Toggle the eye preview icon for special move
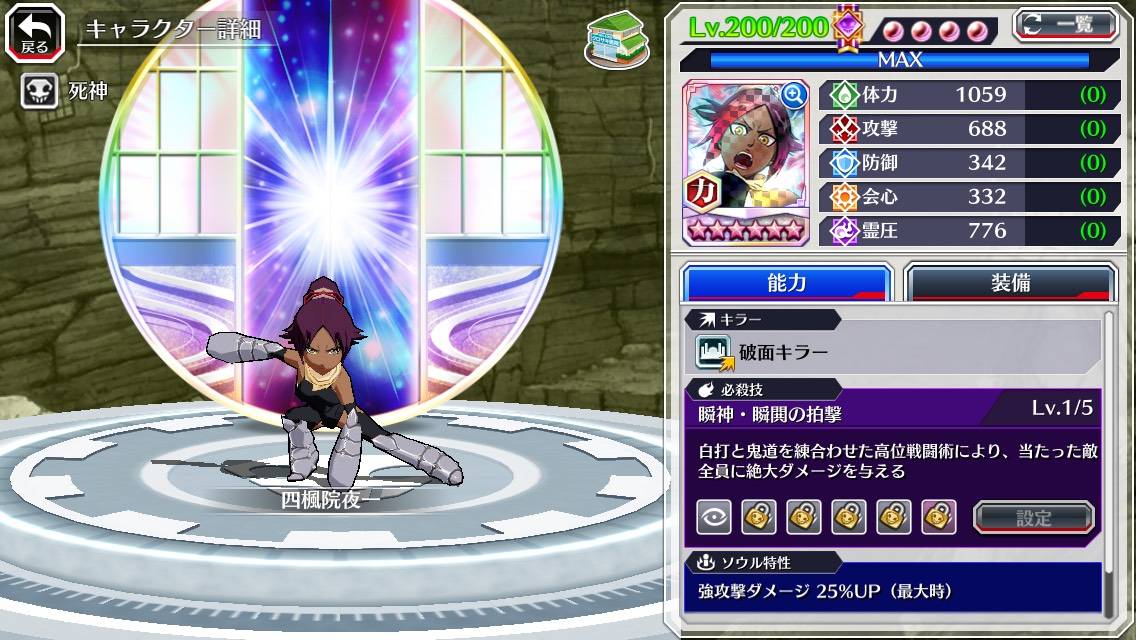1136x640 pixels. pyautogui.click(x=714, y=517)
